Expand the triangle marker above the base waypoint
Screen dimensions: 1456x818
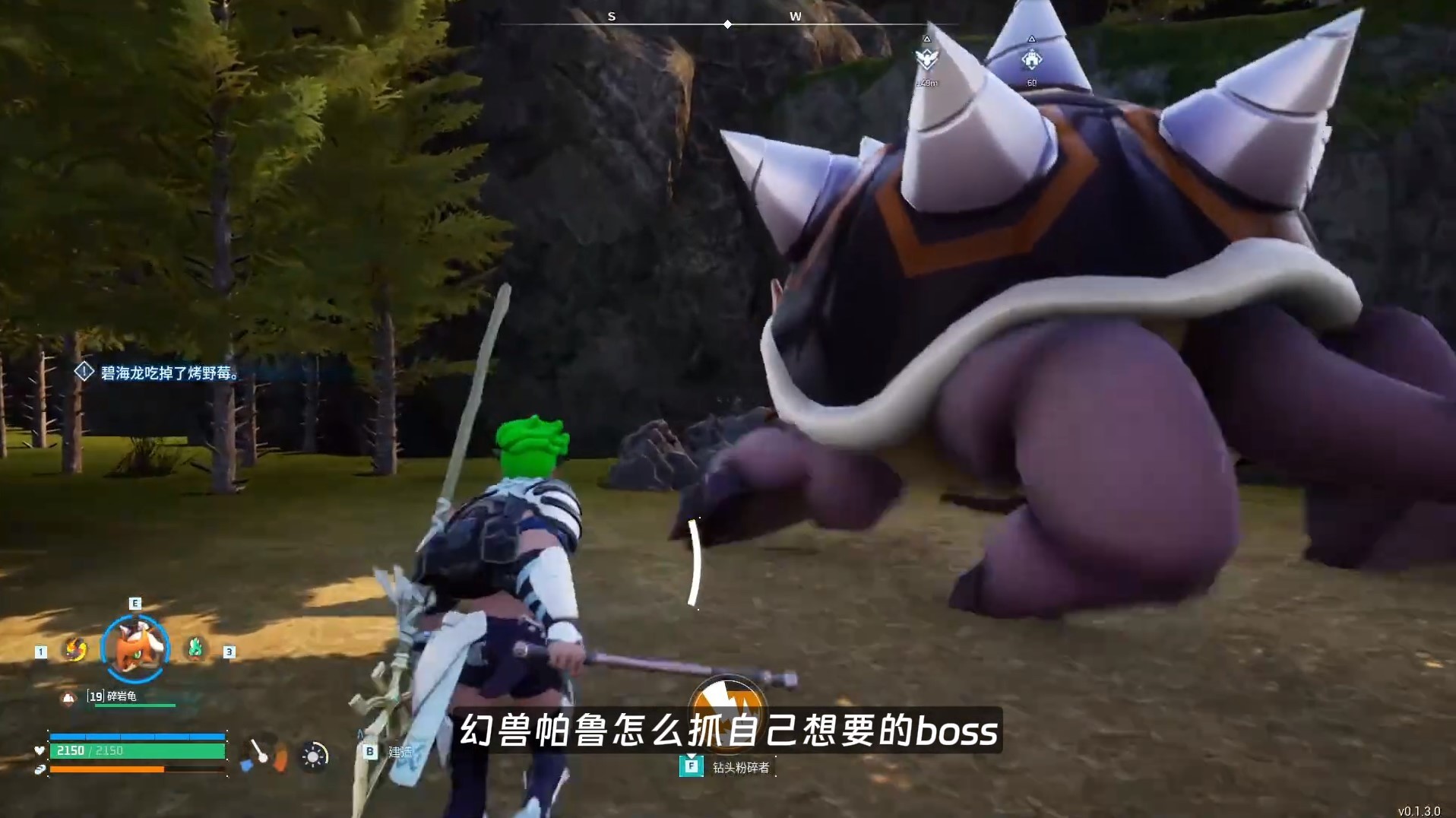[1031, 40]
